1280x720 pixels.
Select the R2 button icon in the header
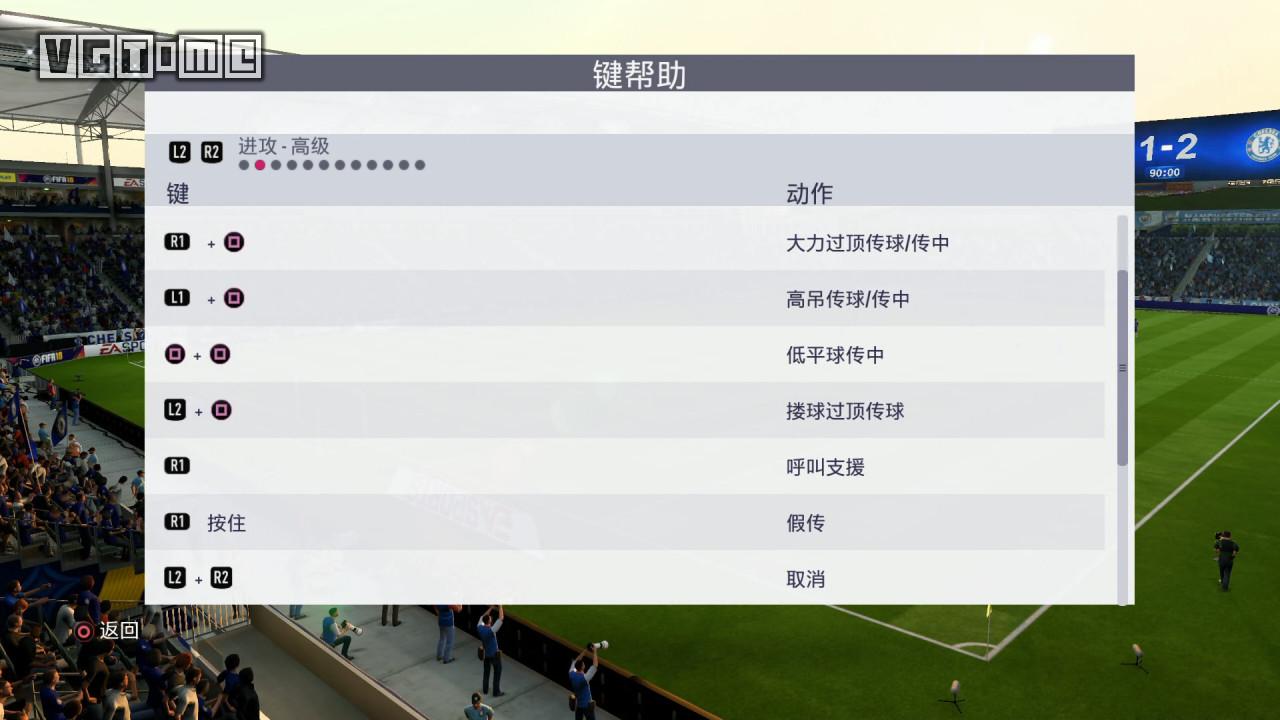coord(211,151)
